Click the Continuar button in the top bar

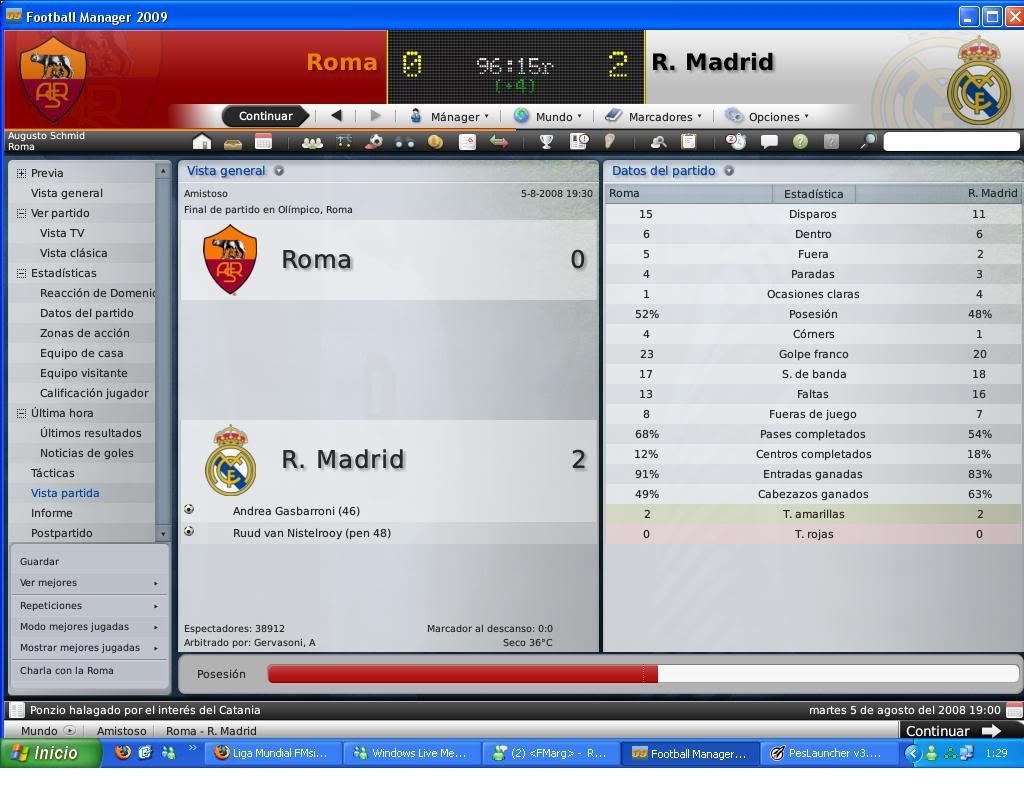[265, 116]
